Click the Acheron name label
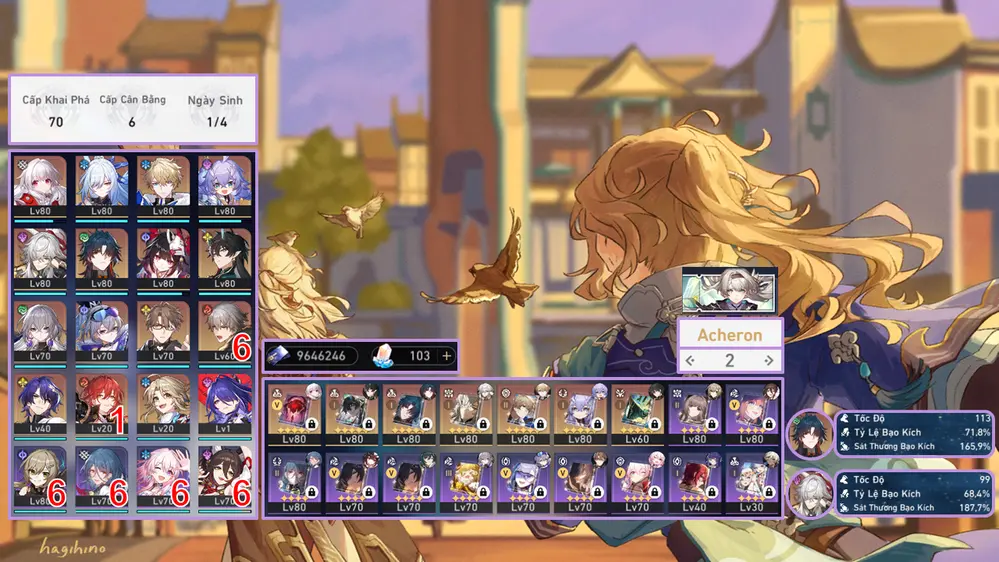Viewport: 999px width, 562px height. [729, 334]
